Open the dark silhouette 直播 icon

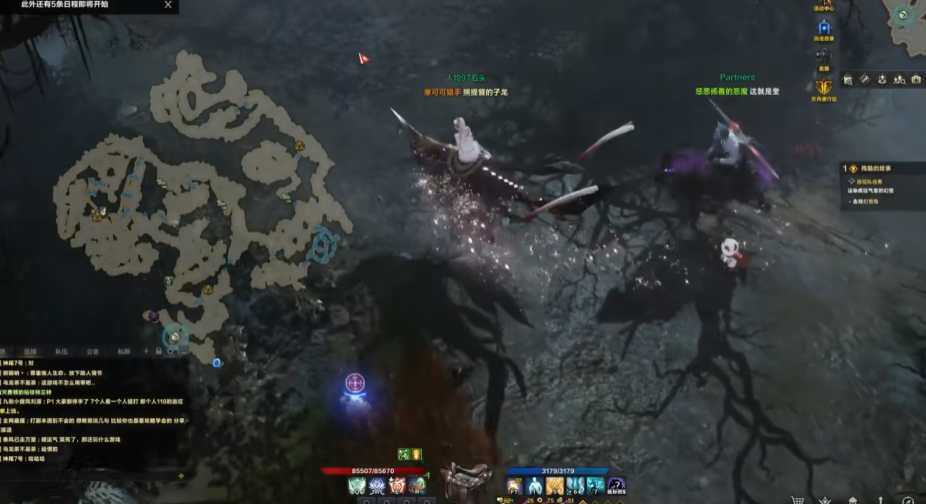pyautogui.click(x=824, y=56)
